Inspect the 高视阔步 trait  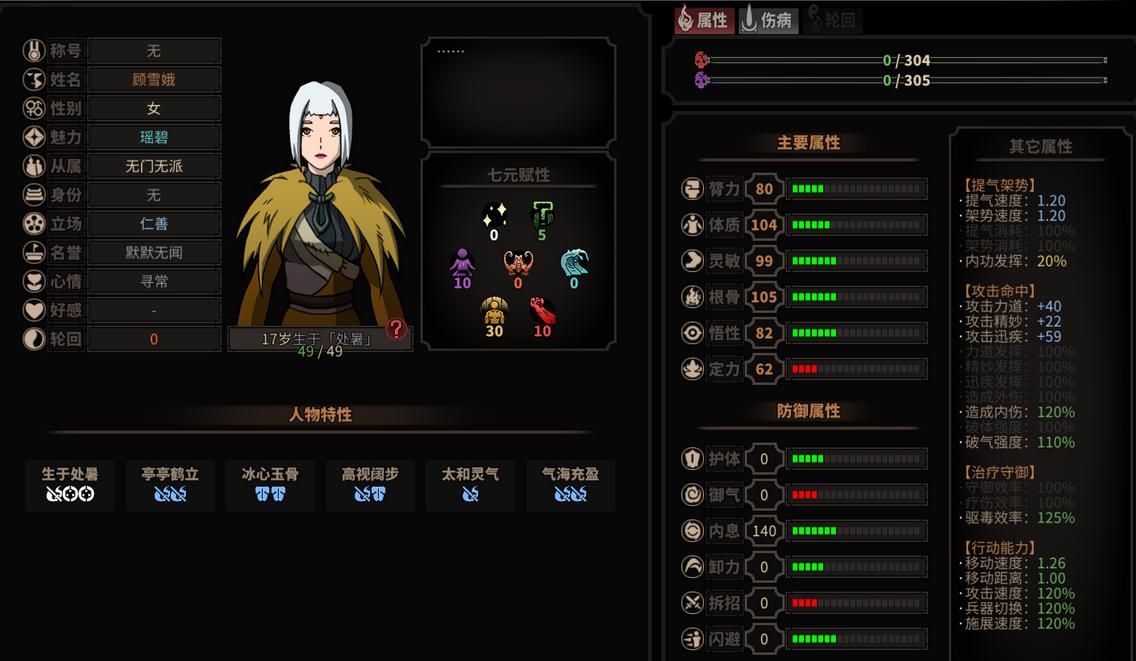click(370, 484)
